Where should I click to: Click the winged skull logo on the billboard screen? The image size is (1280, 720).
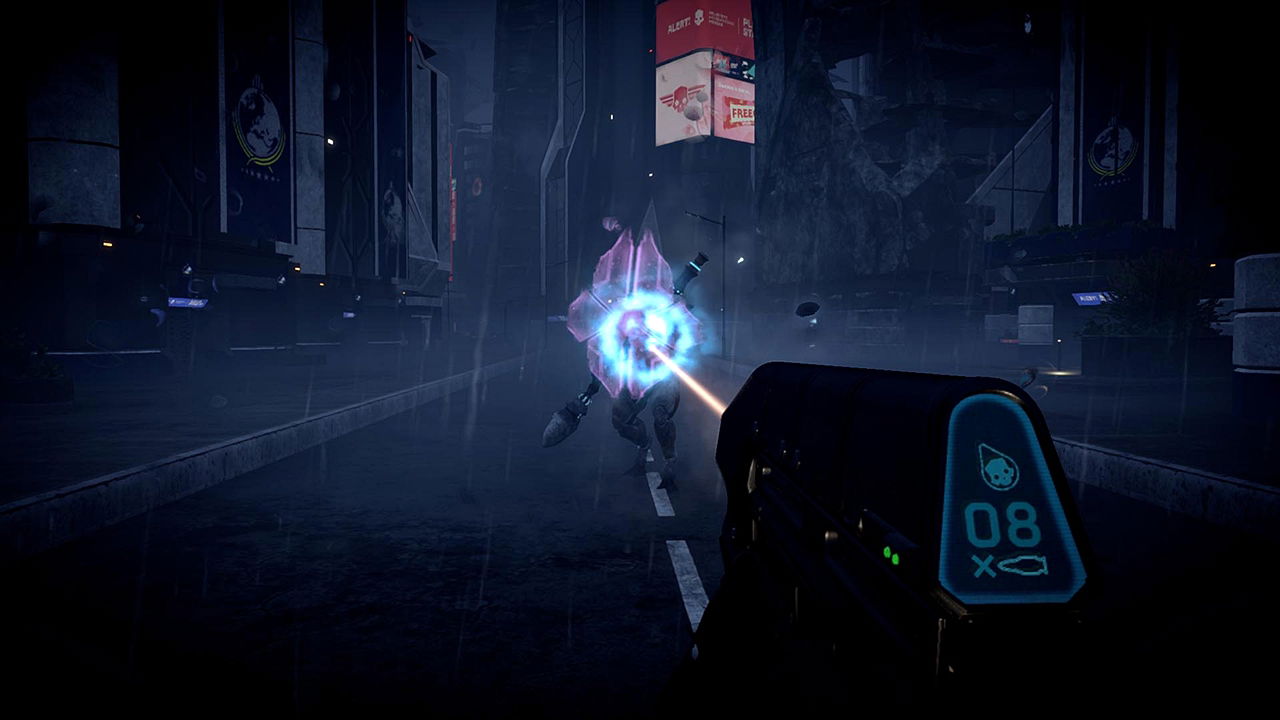pyautogui.click(x=680, y=98)
